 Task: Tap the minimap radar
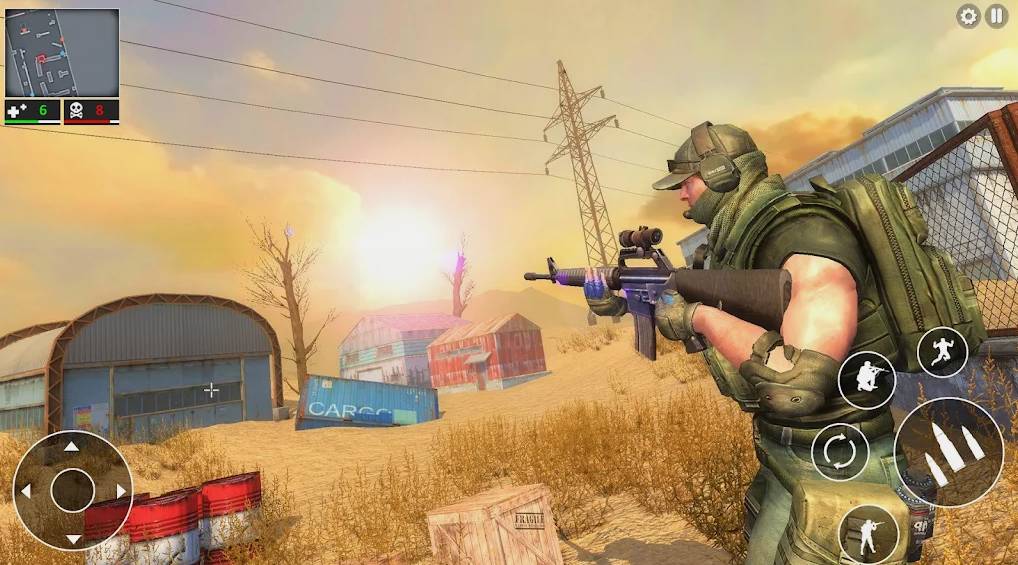tap(62, 53)
